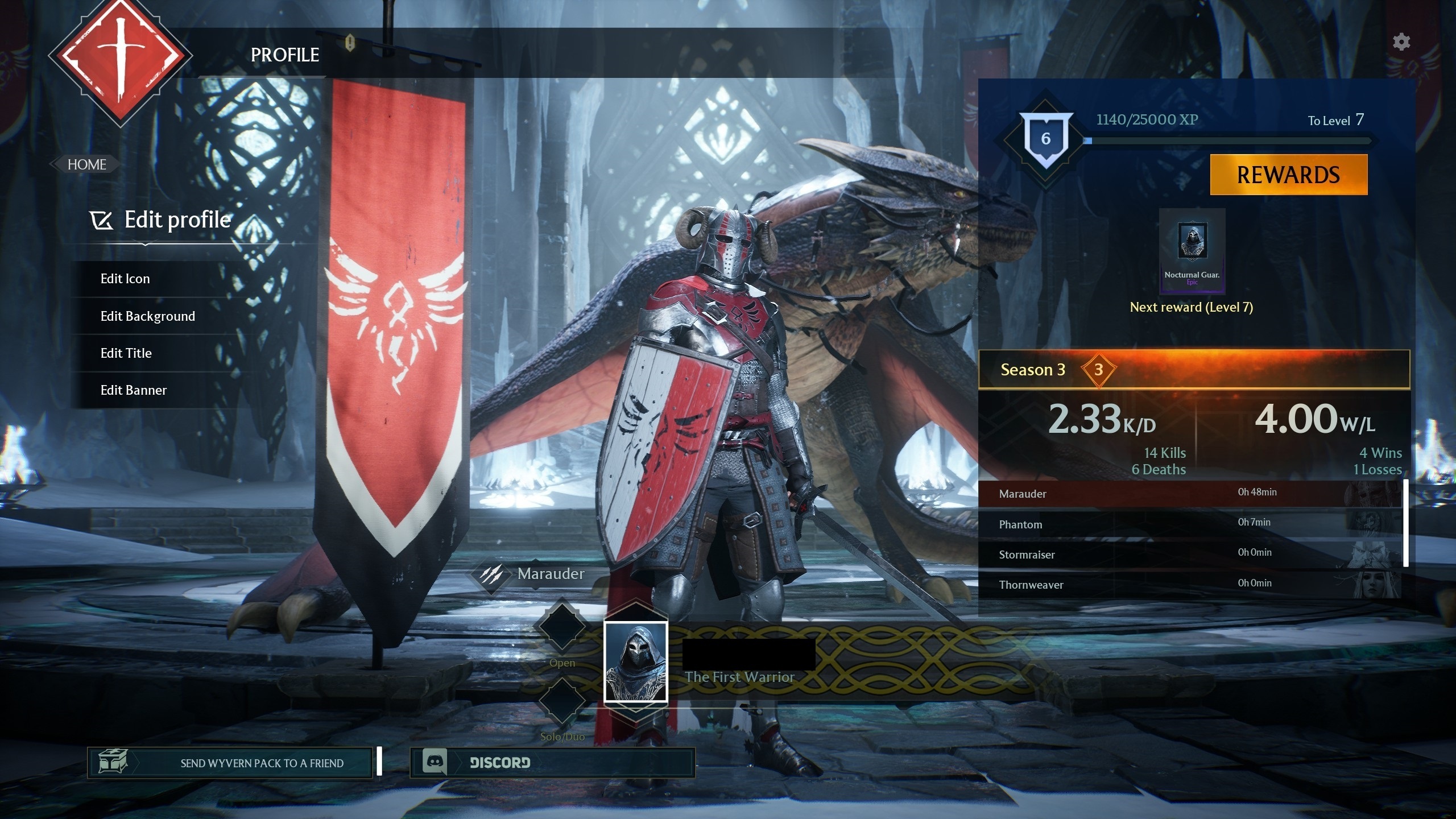Pick the Thornweaver class row
The image size is (1456, 819).
coord(1189,584)
